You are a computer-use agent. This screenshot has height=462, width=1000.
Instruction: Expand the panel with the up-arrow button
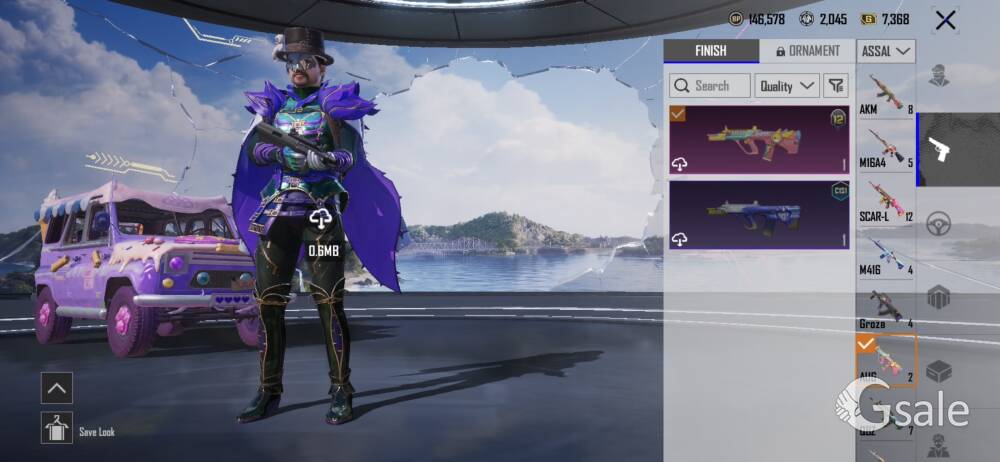pos(57,388)
